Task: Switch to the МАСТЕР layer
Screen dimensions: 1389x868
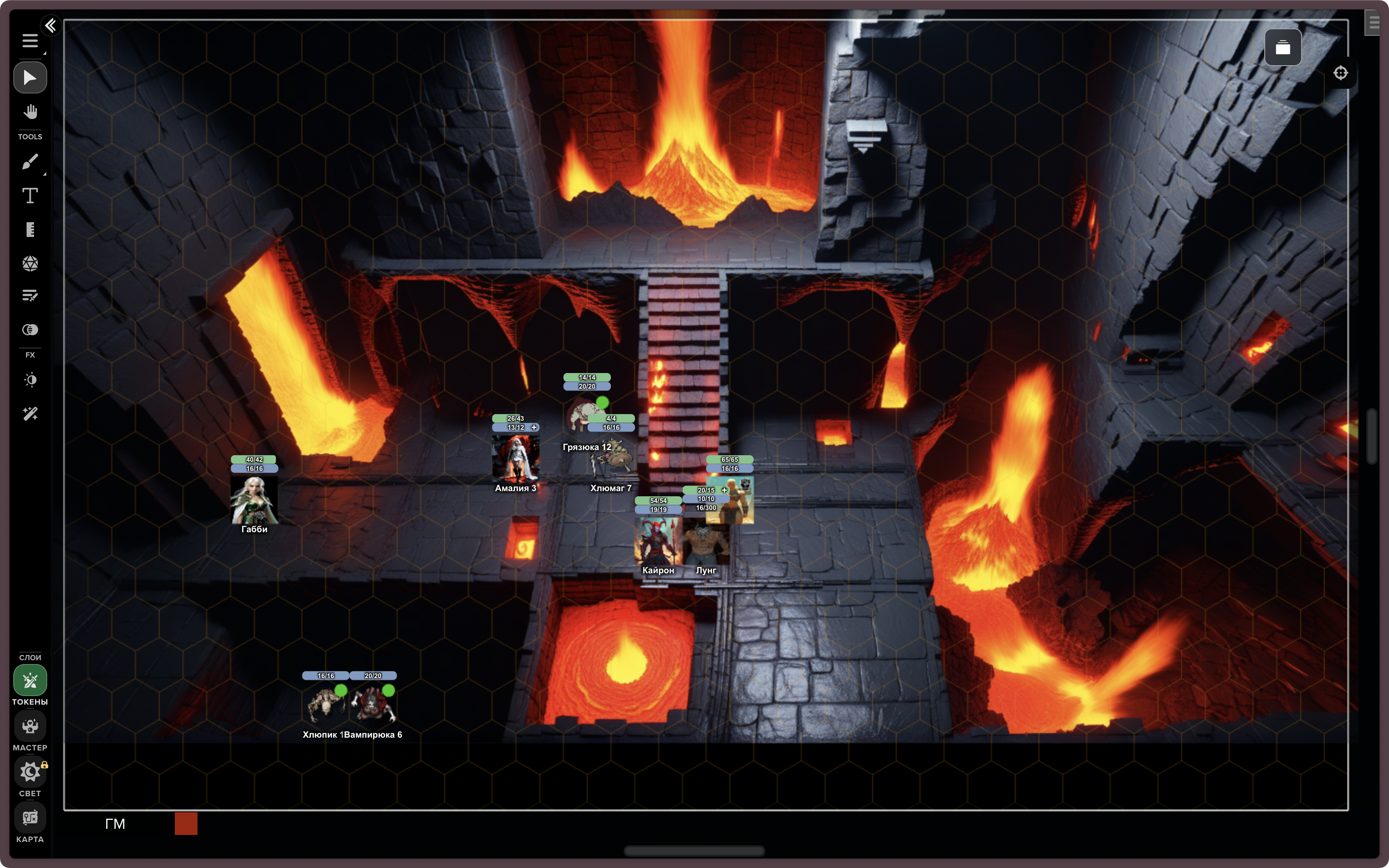Action: pyautogui.click(x=30, y=727)
